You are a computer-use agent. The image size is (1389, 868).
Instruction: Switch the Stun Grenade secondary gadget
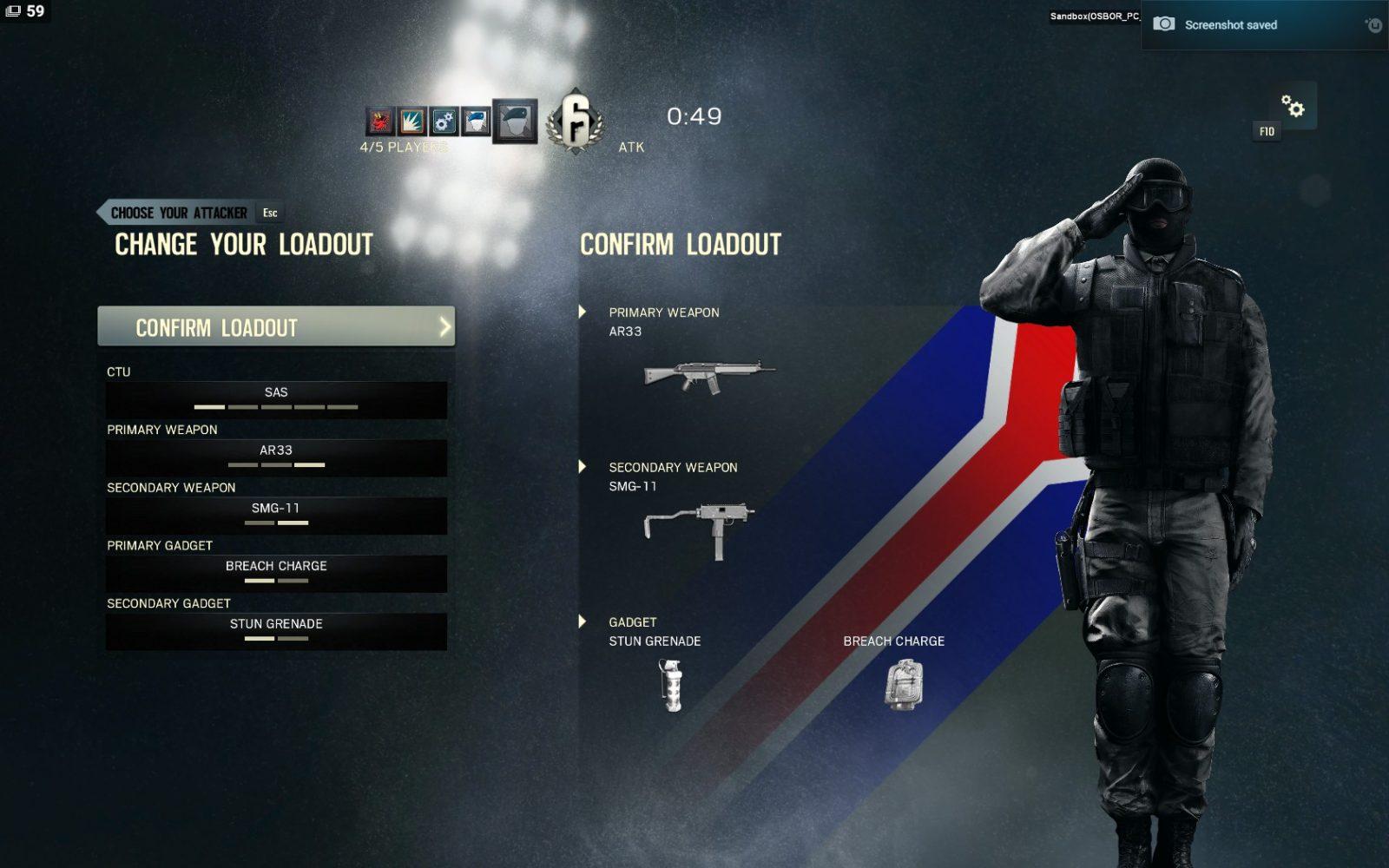pyautogui.click(x=276, y=631)
